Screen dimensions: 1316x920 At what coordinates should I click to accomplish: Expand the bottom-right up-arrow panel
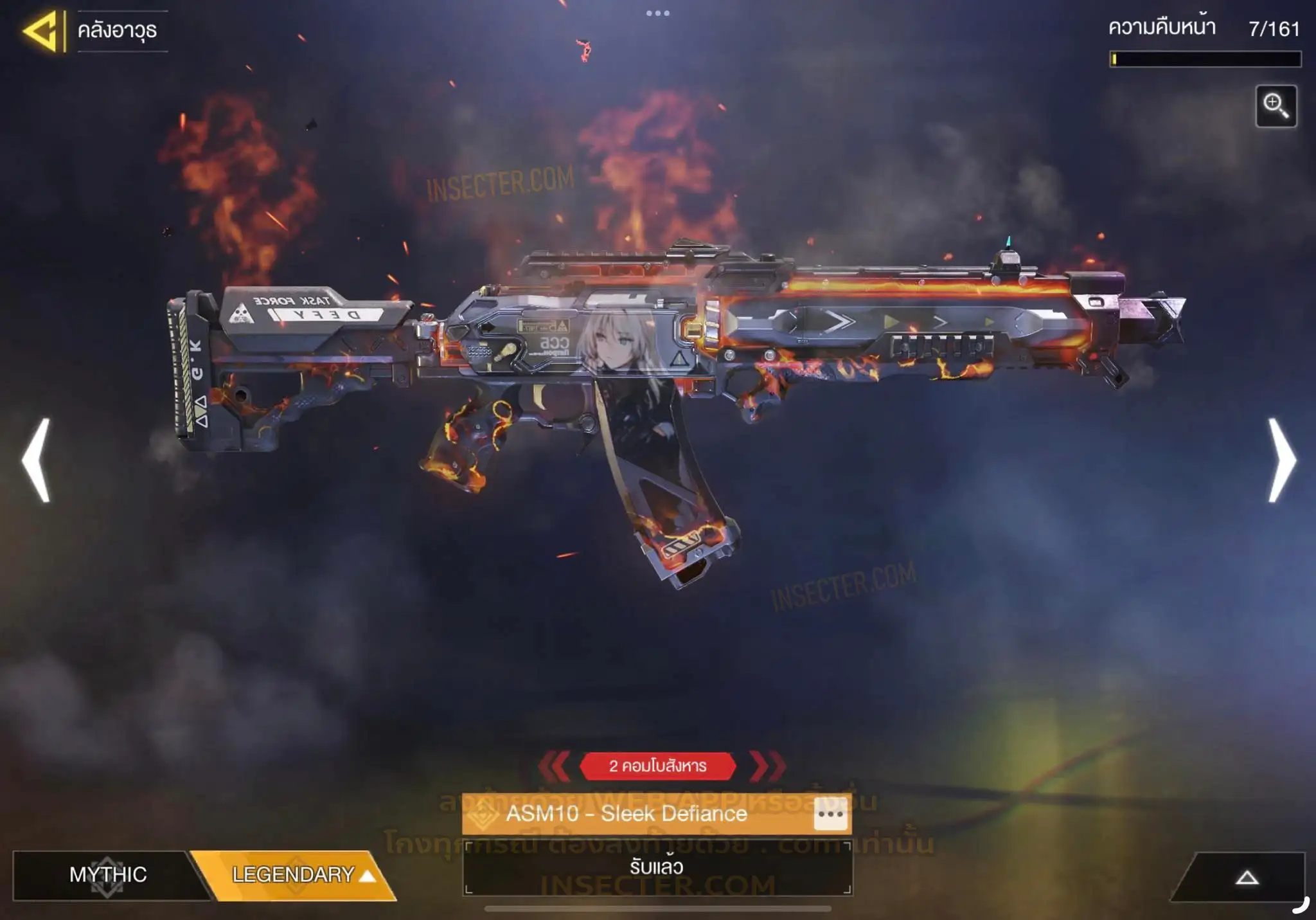[x=1246, y=878]
